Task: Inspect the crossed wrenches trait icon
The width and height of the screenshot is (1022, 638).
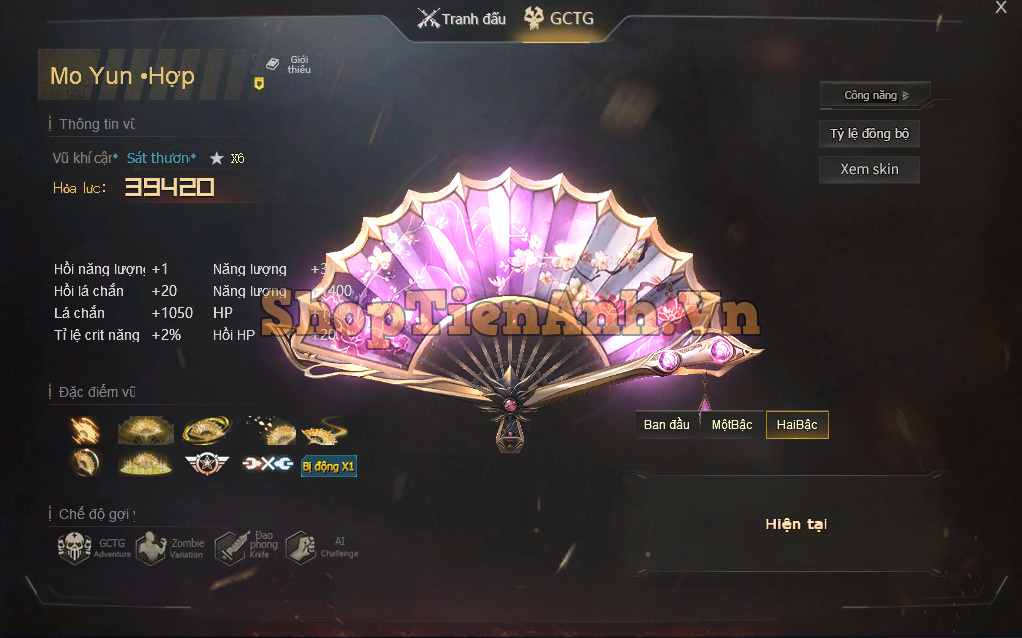Action: [266, 465]
